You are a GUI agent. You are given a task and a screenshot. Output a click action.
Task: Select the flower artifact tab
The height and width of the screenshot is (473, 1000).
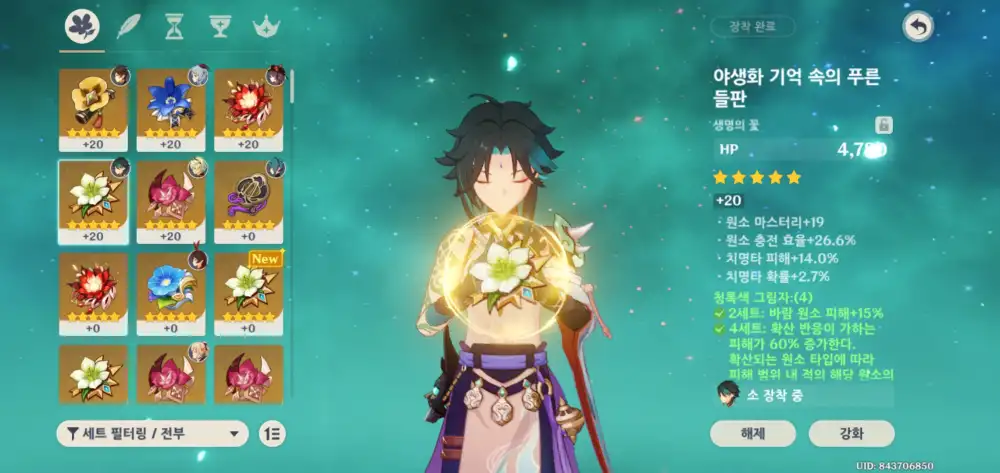click(82, 27)
